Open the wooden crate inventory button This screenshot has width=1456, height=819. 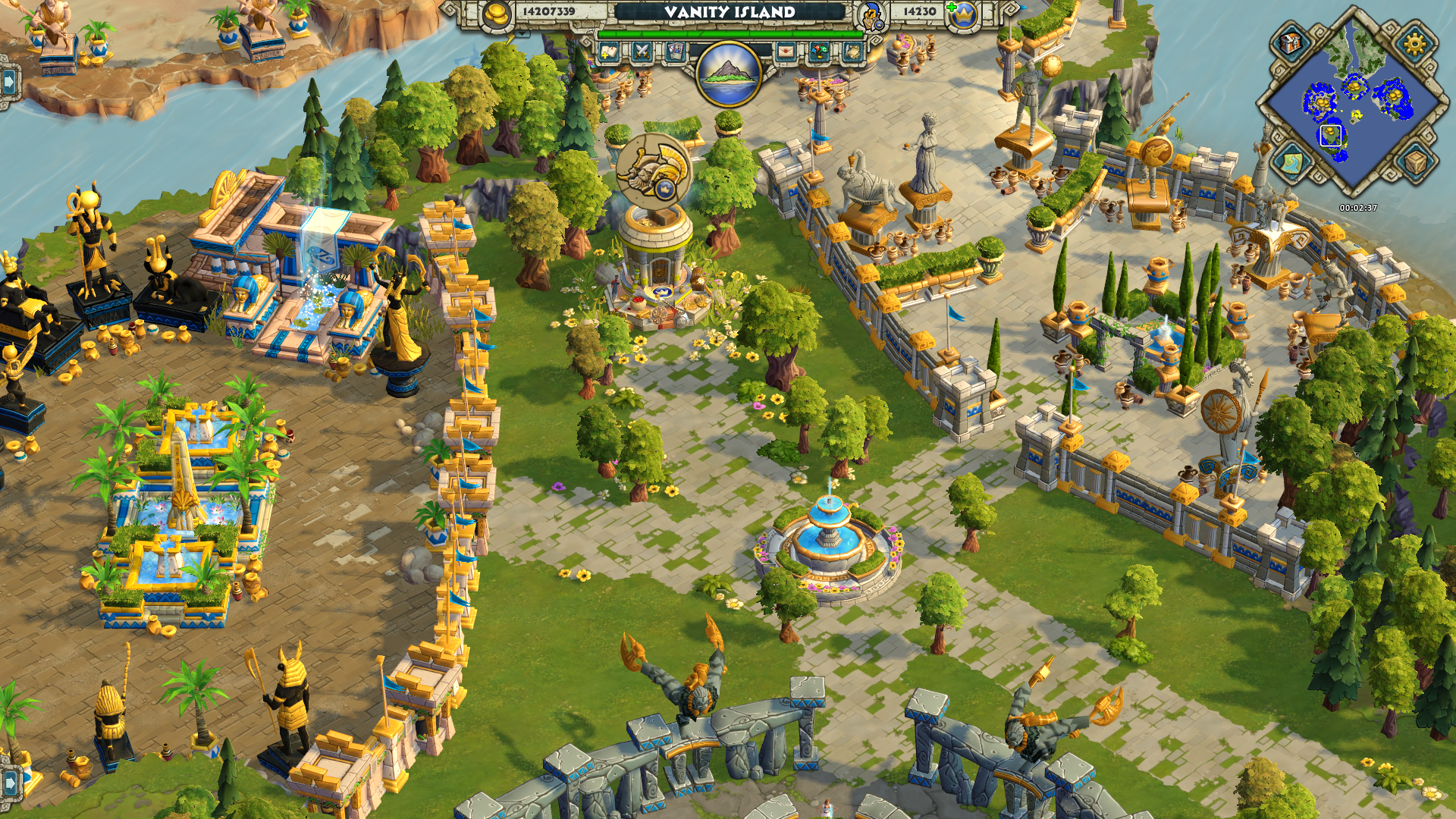pyautogui.click(x=1414, y=162)
